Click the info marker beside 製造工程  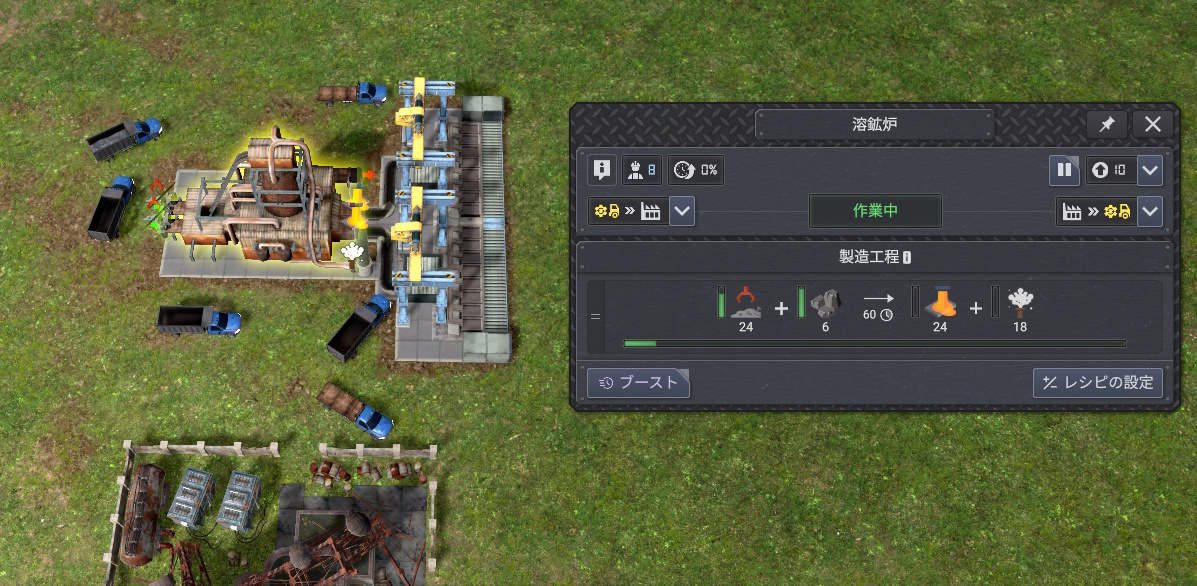pos(906,258)
